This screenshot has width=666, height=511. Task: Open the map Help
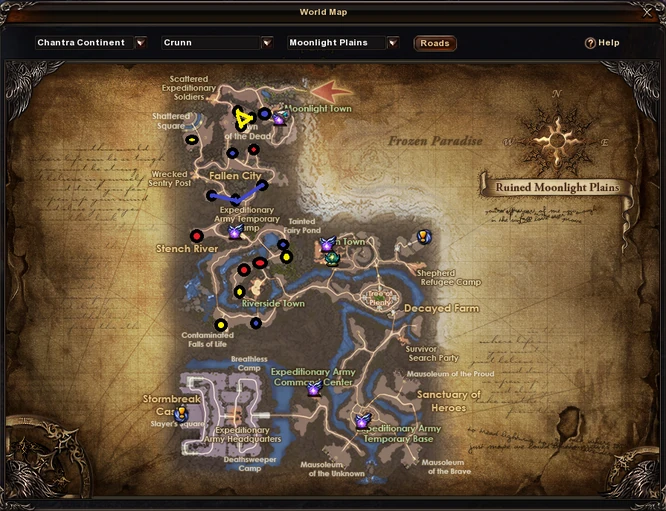(x=602, y=43)
